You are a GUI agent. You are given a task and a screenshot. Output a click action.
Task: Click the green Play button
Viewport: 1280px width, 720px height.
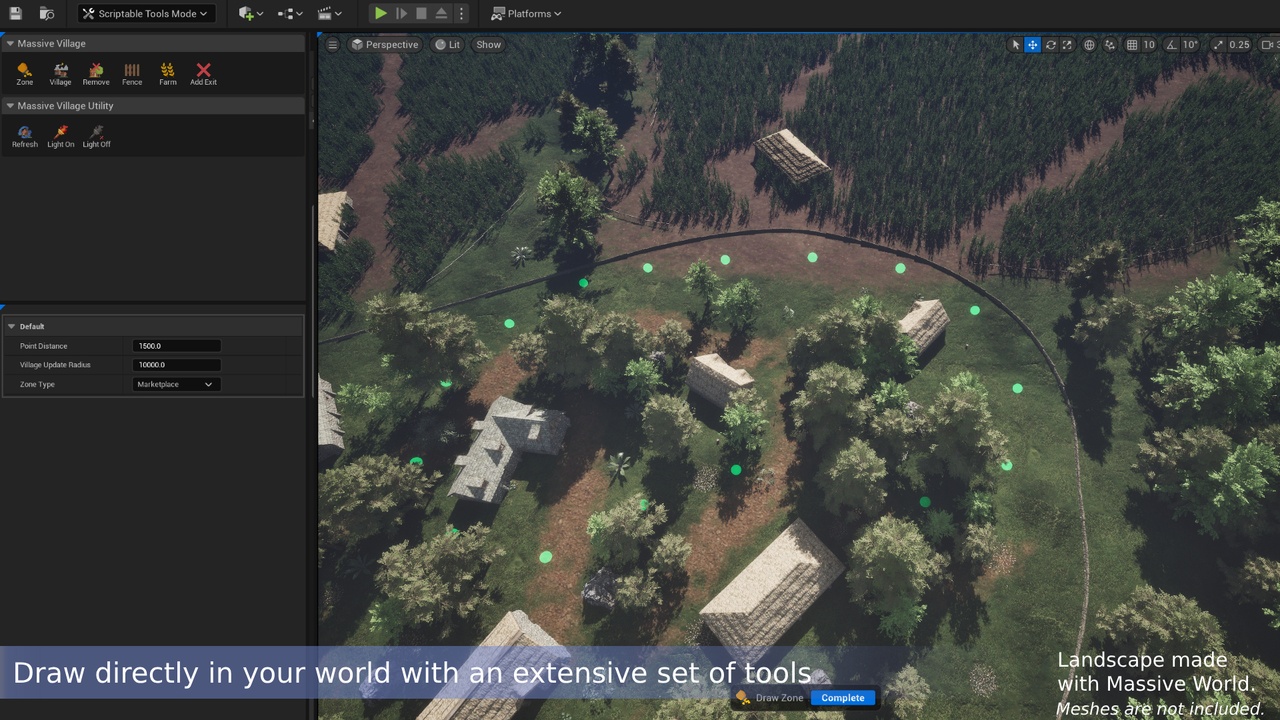(380, 13)
